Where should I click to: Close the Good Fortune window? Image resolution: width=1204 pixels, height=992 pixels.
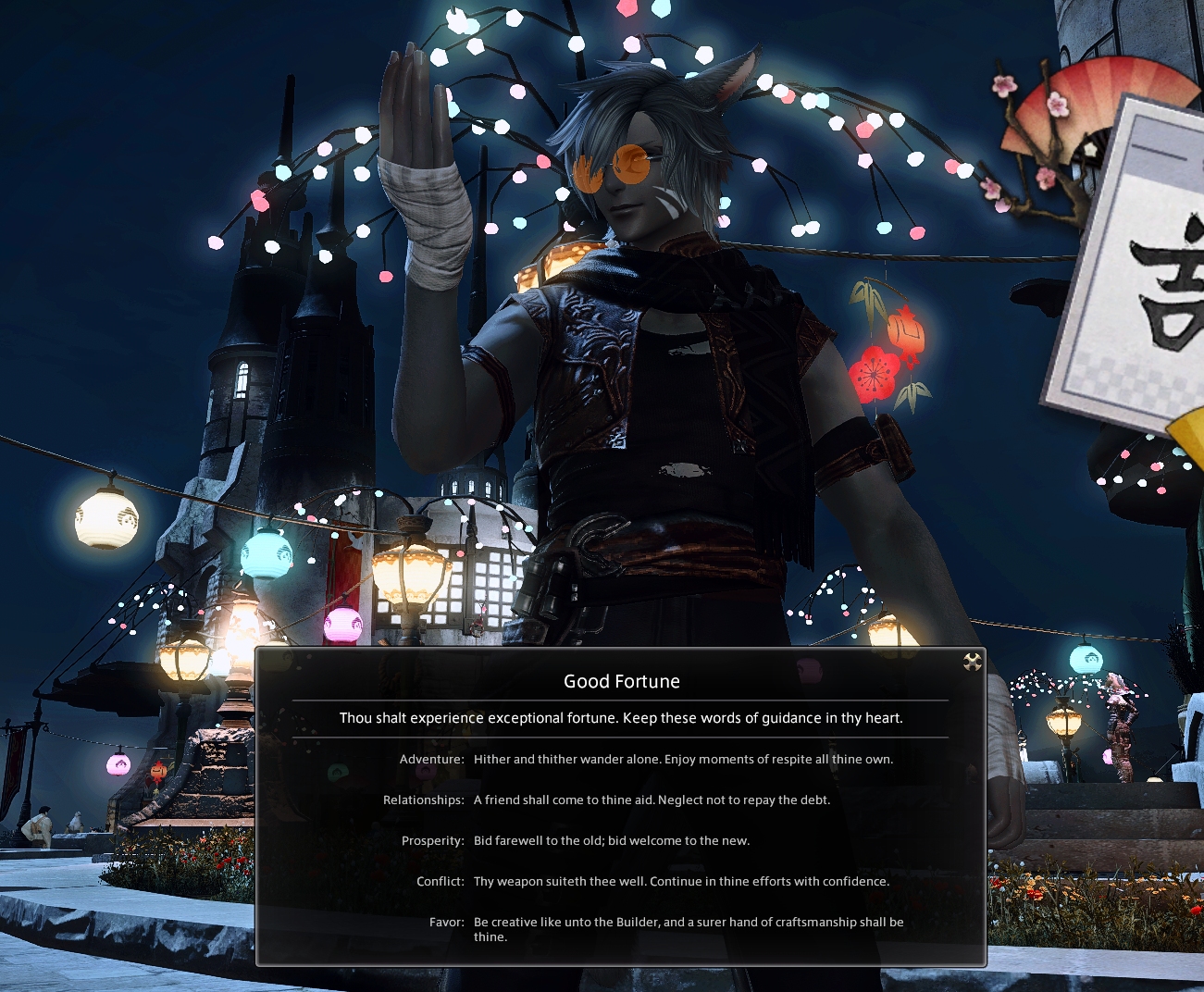pos(972,662)
